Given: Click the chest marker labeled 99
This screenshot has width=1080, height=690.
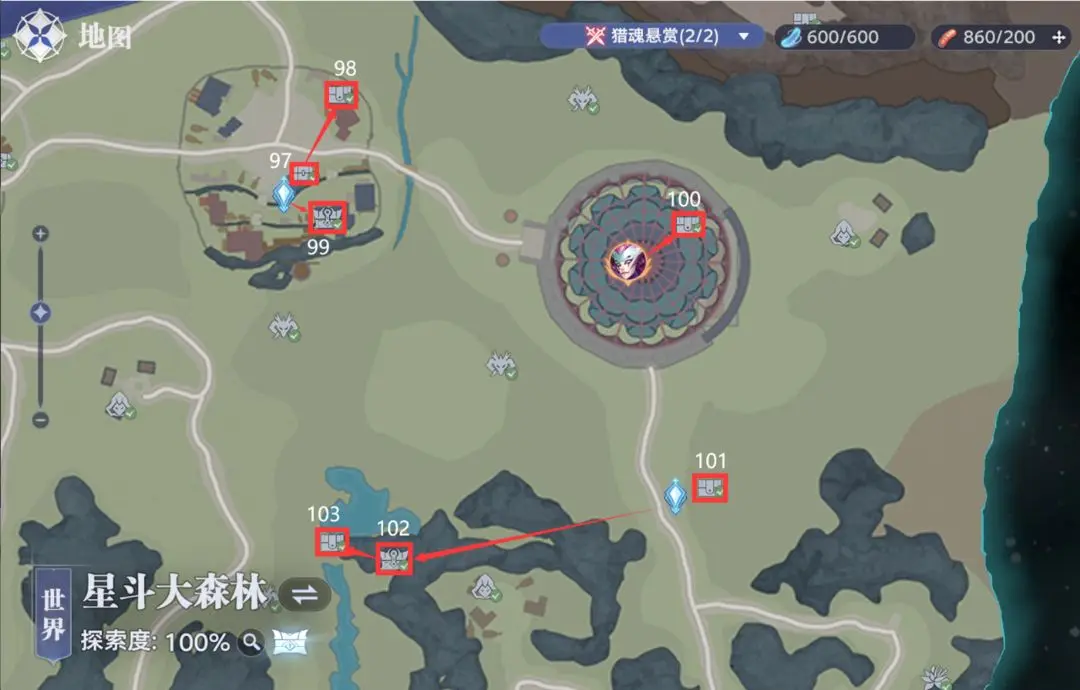Looking at the screenshot, I should pyautogui.click(x=327, y=217).
